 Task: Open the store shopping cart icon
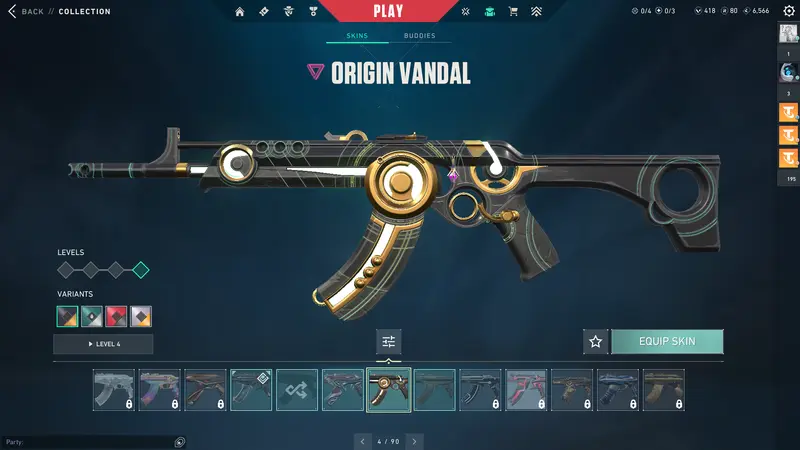(x=513, y=12)
